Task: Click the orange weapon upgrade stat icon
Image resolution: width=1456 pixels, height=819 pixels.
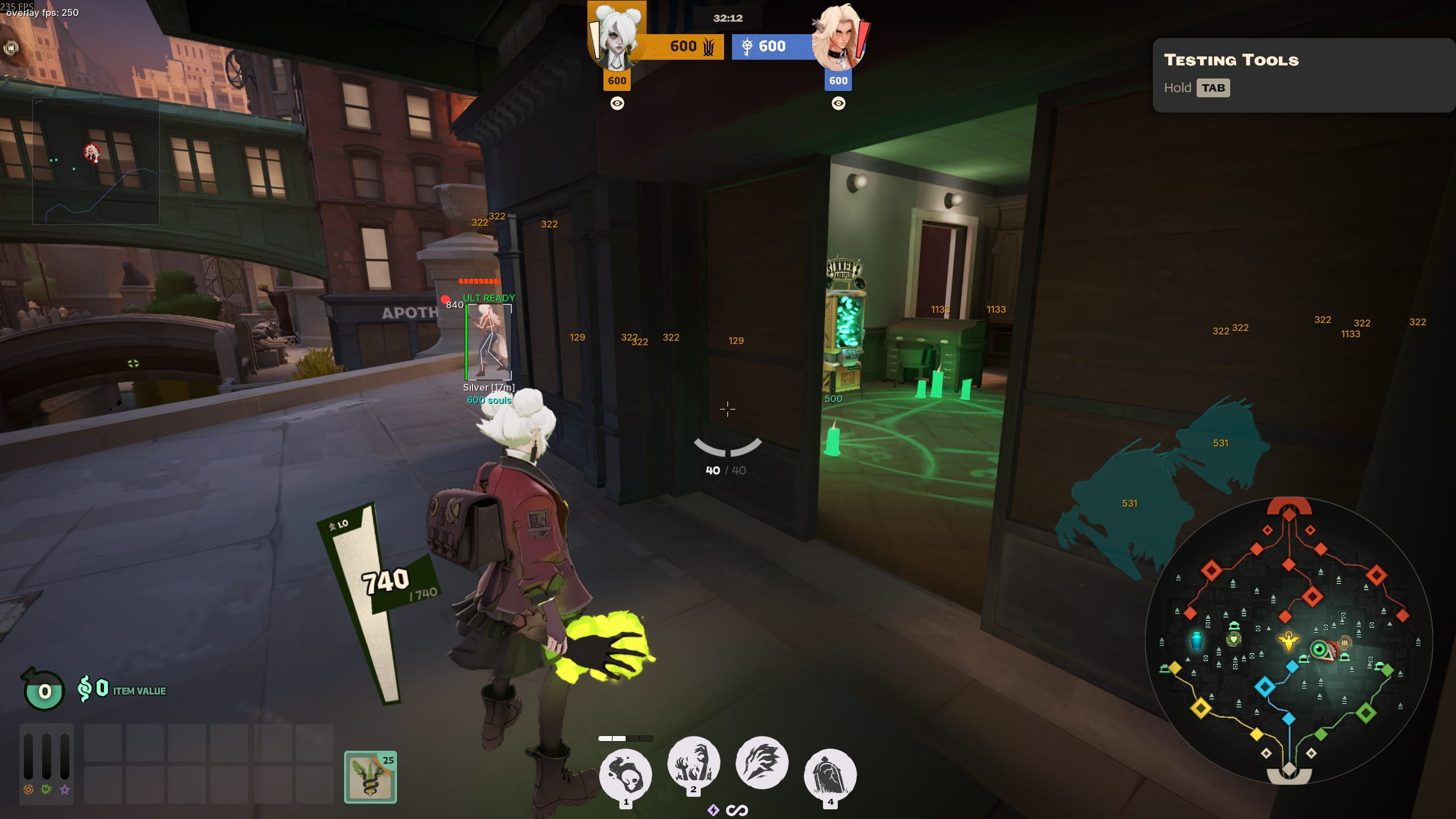Action: (x=28, y=791)
